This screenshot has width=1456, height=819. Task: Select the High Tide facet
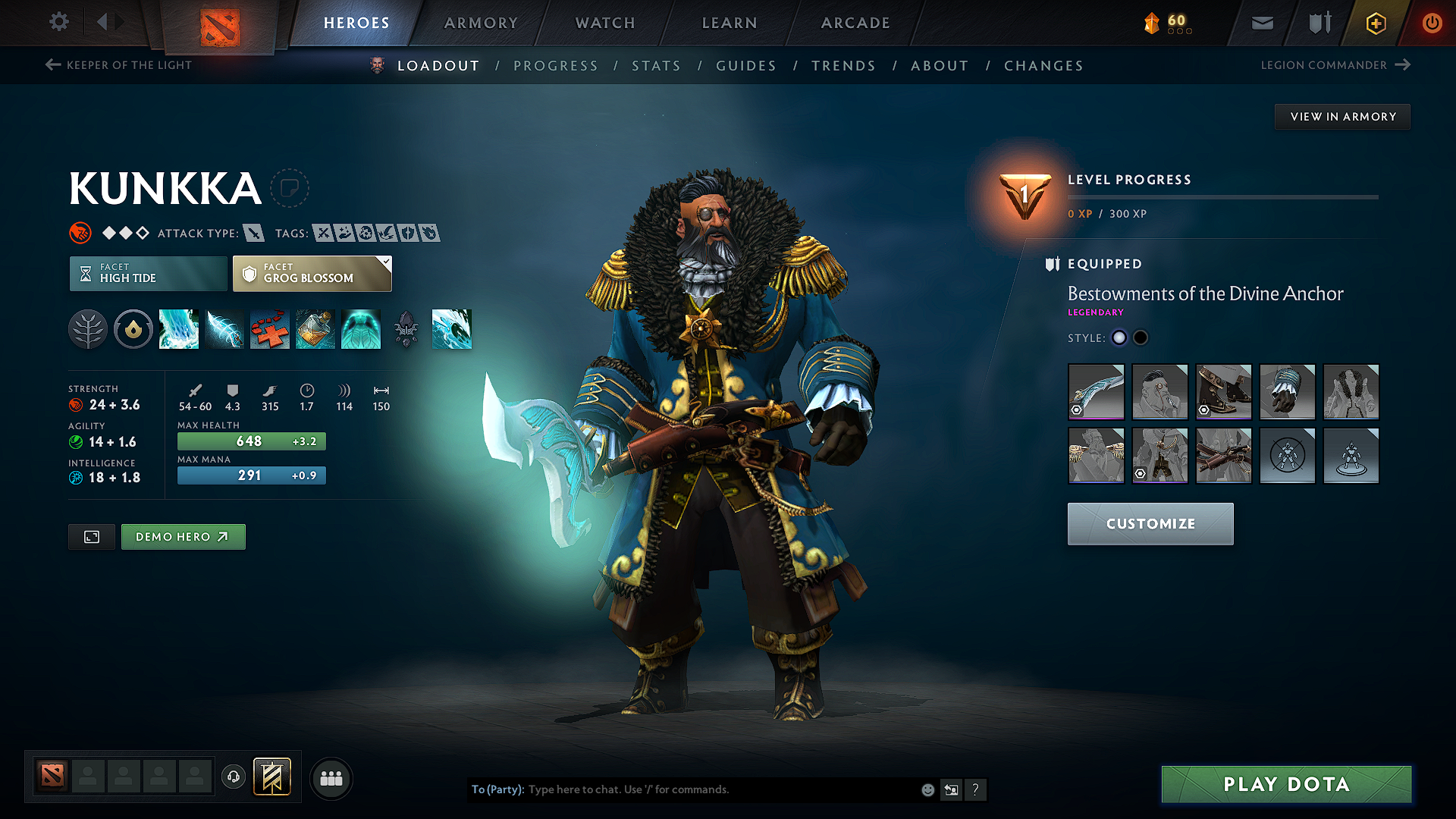(147, 273)
